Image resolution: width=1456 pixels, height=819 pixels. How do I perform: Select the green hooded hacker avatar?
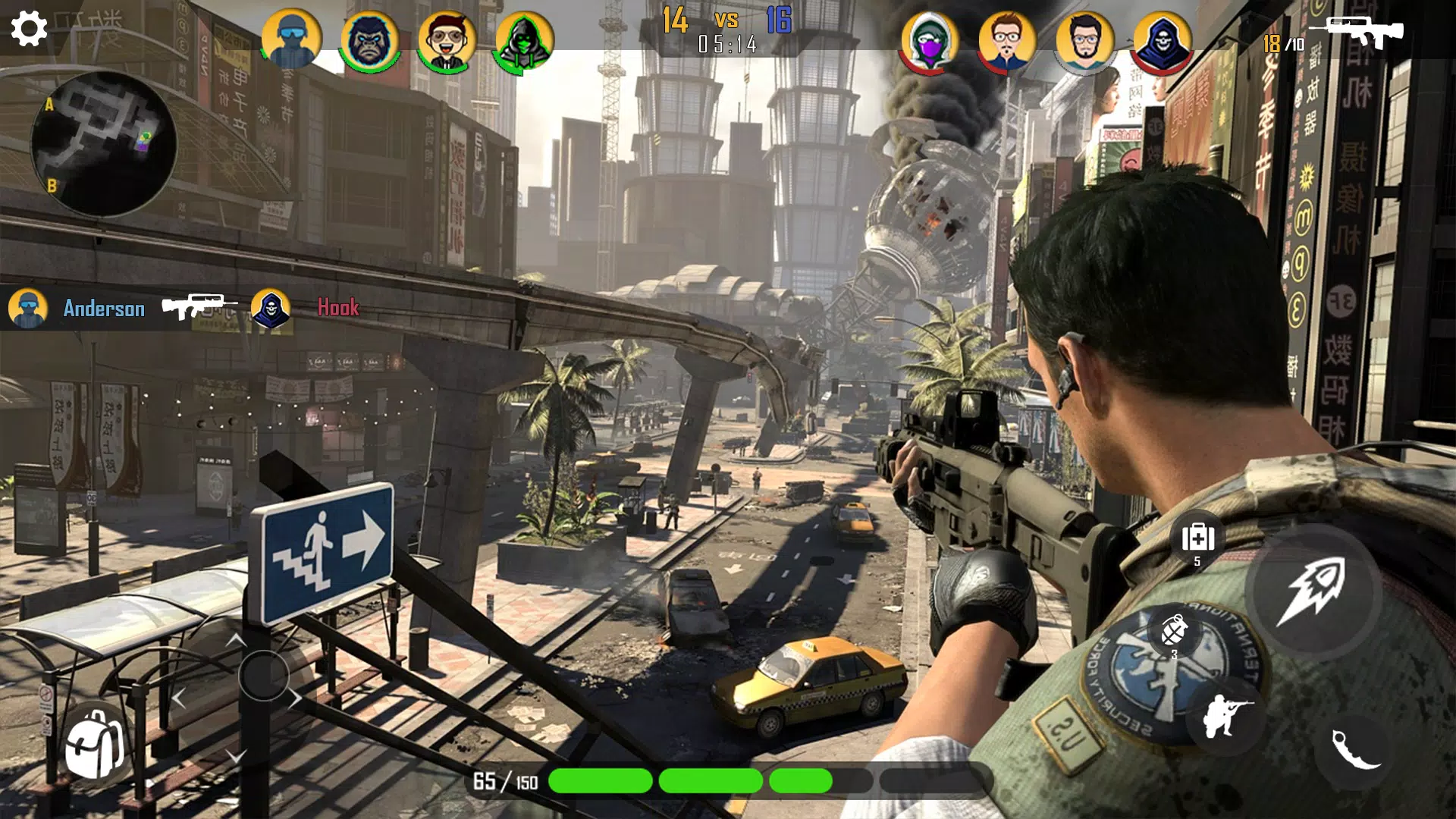click(x=524, y=39)
